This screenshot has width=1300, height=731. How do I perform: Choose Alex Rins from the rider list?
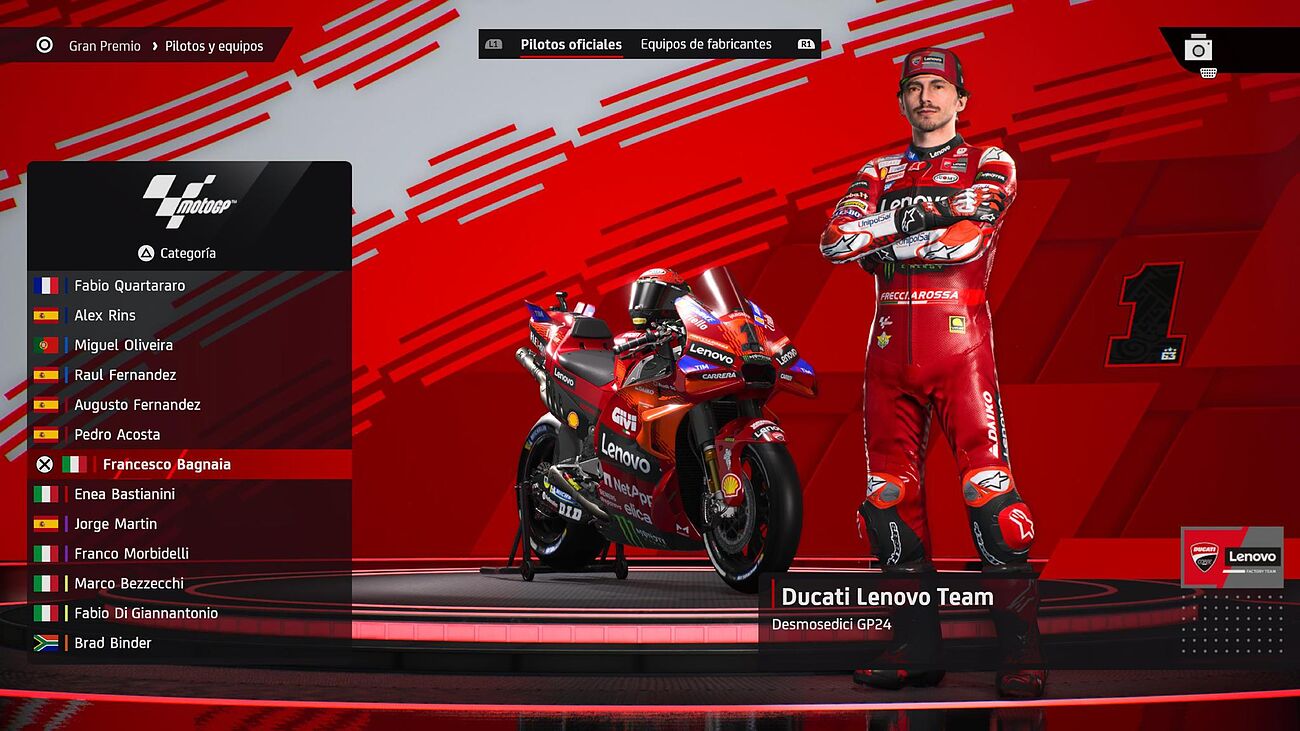coord(105,316)
